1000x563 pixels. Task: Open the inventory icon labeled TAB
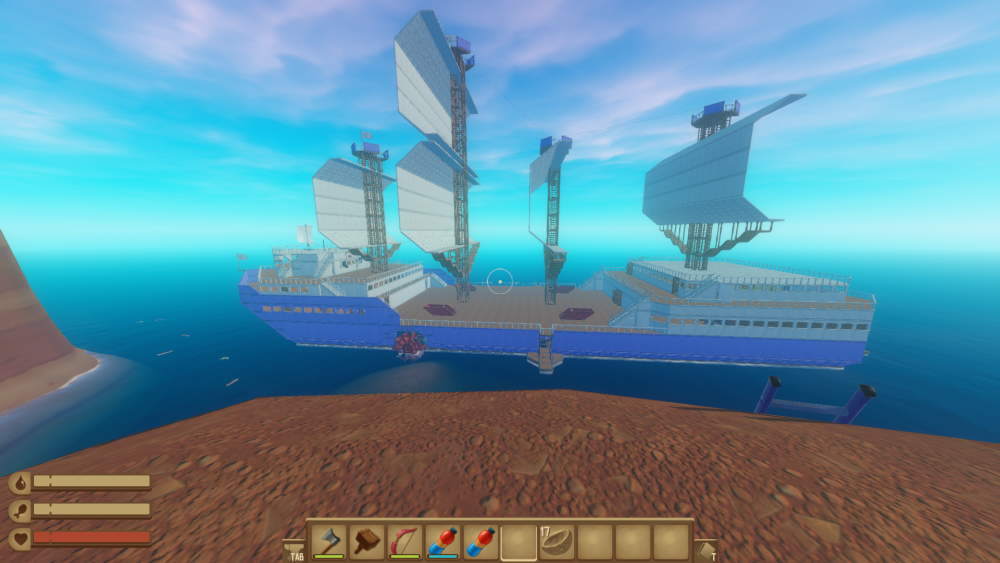click(295, 549)
